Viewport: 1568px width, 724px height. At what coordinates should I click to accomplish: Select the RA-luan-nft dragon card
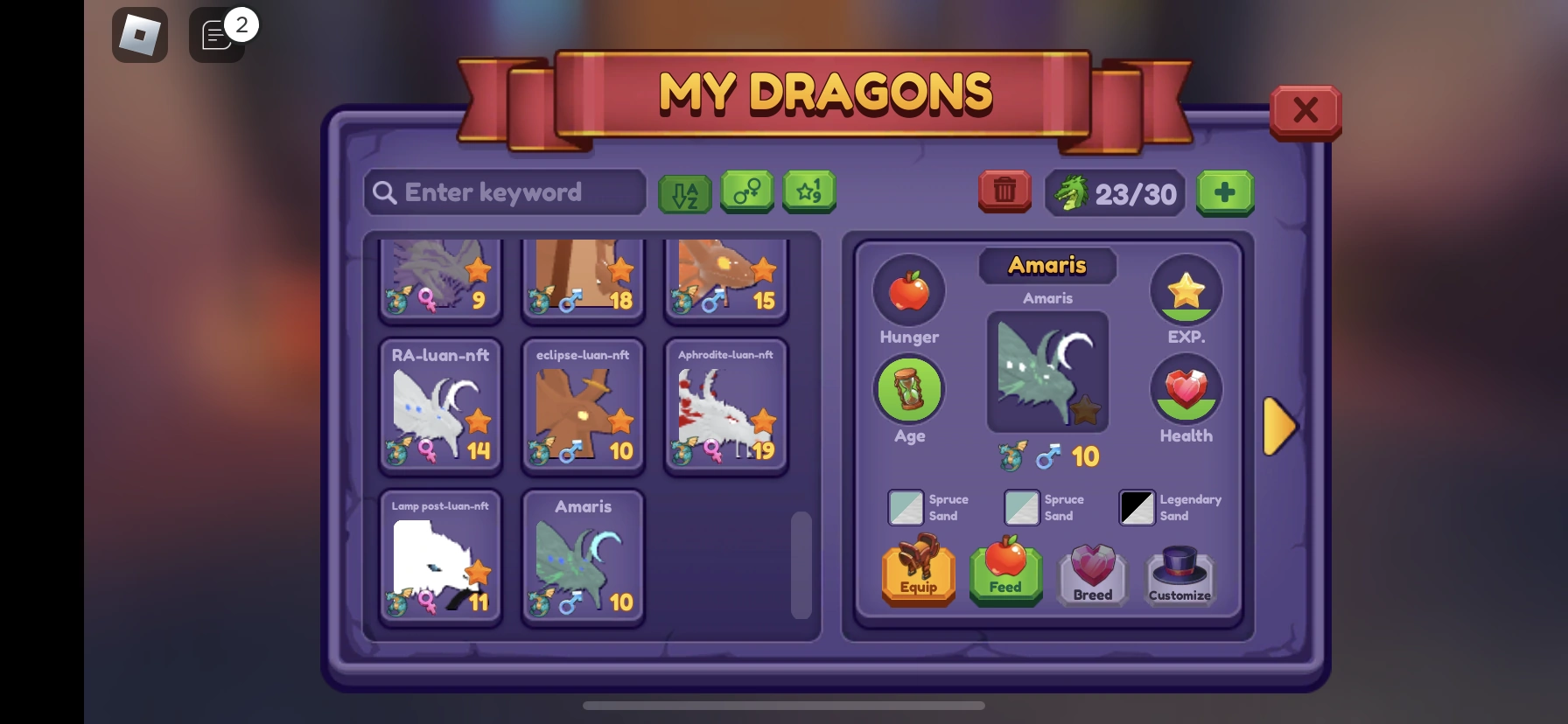pos(440,405)
